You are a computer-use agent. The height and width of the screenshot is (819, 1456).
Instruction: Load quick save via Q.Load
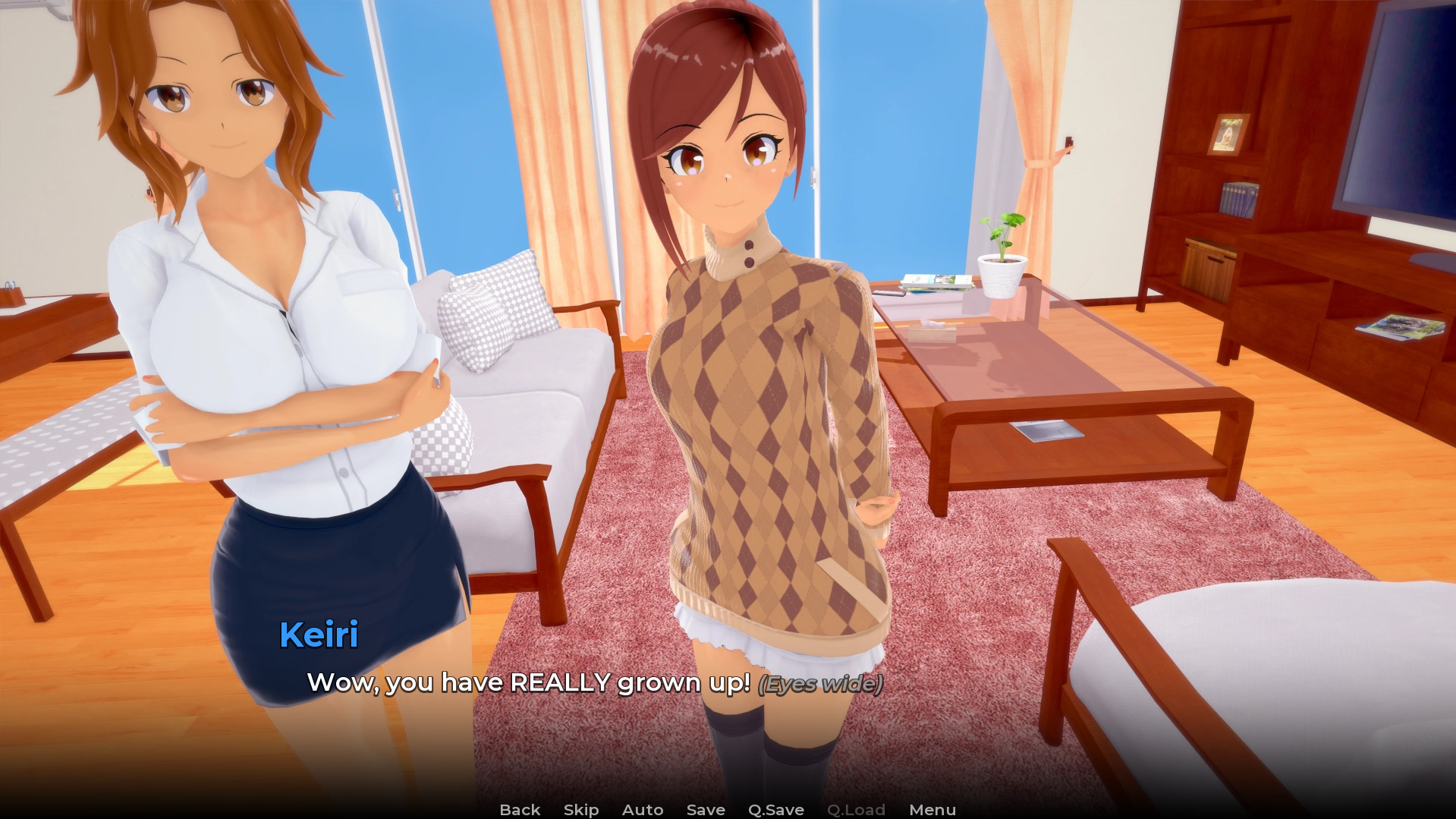click(x=856, y=810)
